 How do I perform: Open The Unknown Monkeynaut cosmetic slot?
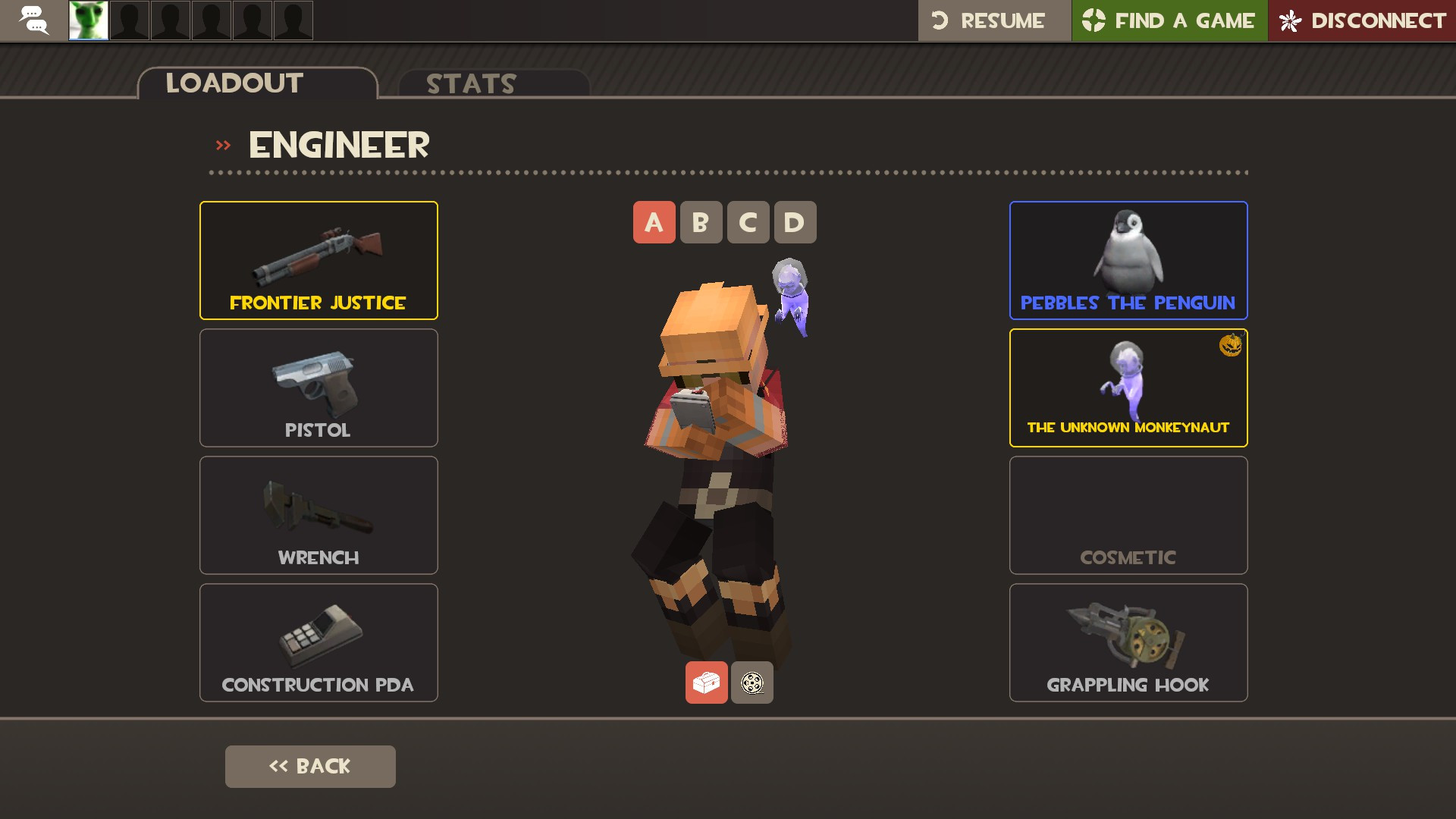1128,388
